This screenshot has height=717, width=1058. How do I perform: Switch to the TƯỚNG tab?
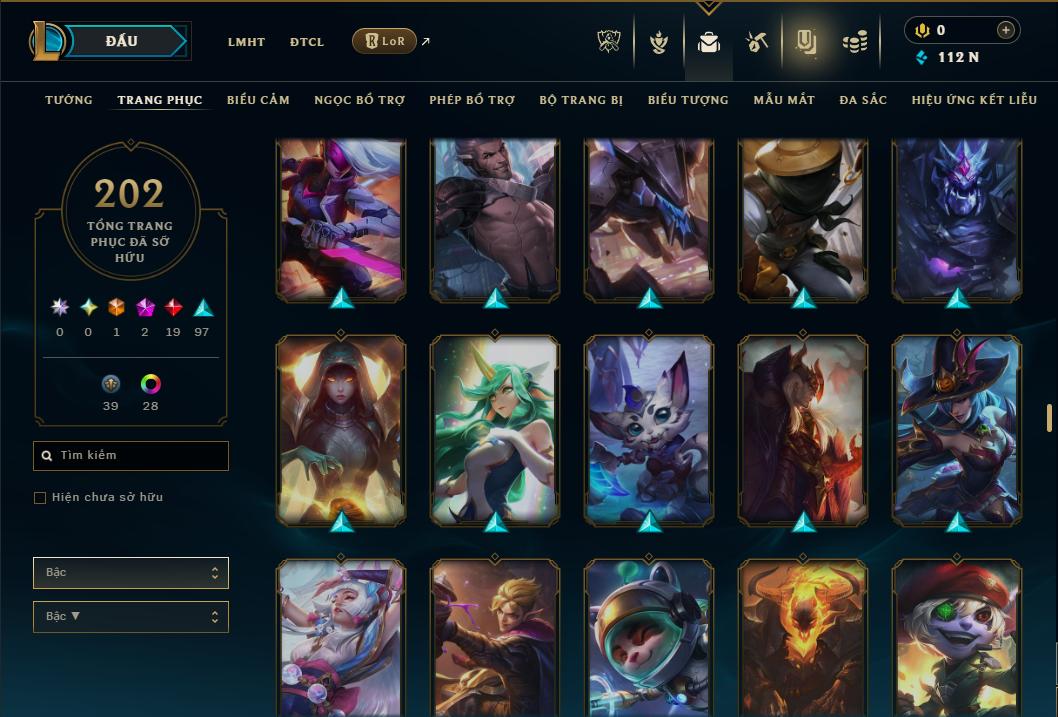(69, 100)
